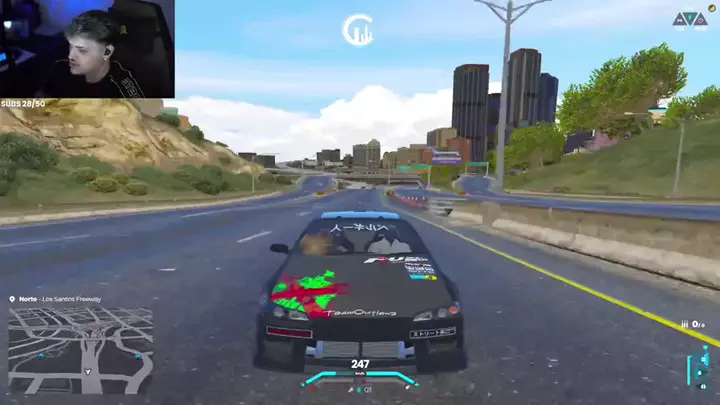Open the street minimap
720x405 pixels.
[x=81, y=349]
